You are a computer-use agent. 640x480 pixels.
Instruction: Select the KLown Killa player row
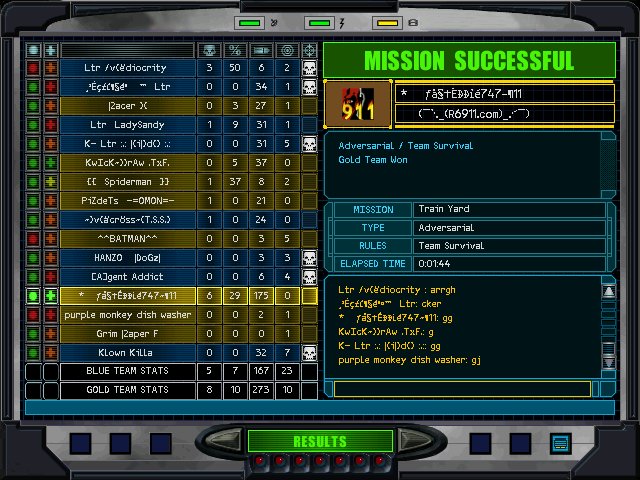coord(126,353)
